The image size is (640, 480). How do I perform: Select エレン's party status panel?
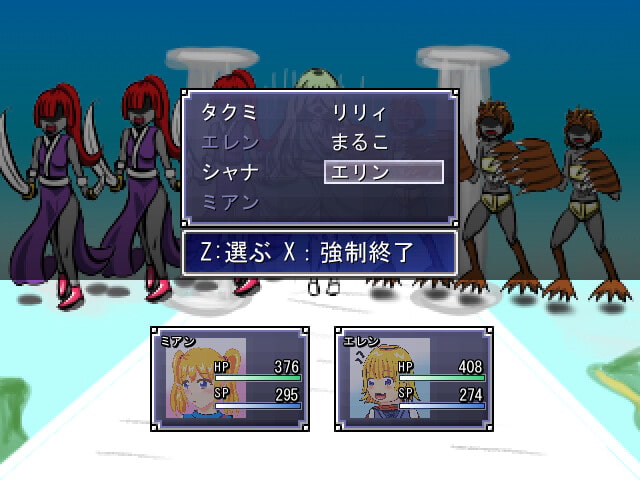(x=413, y=379)
